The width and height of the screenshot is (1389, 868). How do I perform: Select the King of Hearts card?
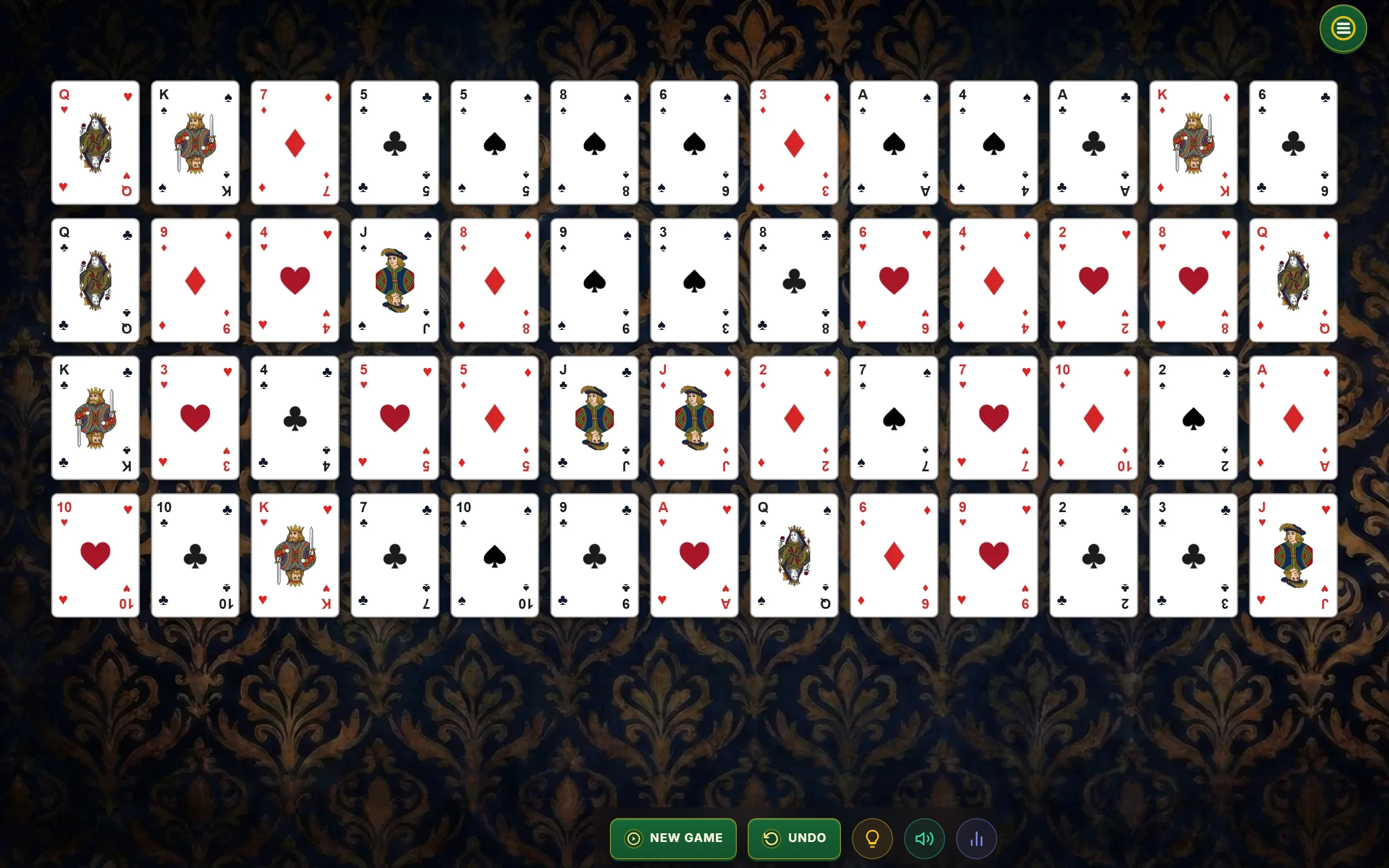pyautogui.click(x=295, y=555)
